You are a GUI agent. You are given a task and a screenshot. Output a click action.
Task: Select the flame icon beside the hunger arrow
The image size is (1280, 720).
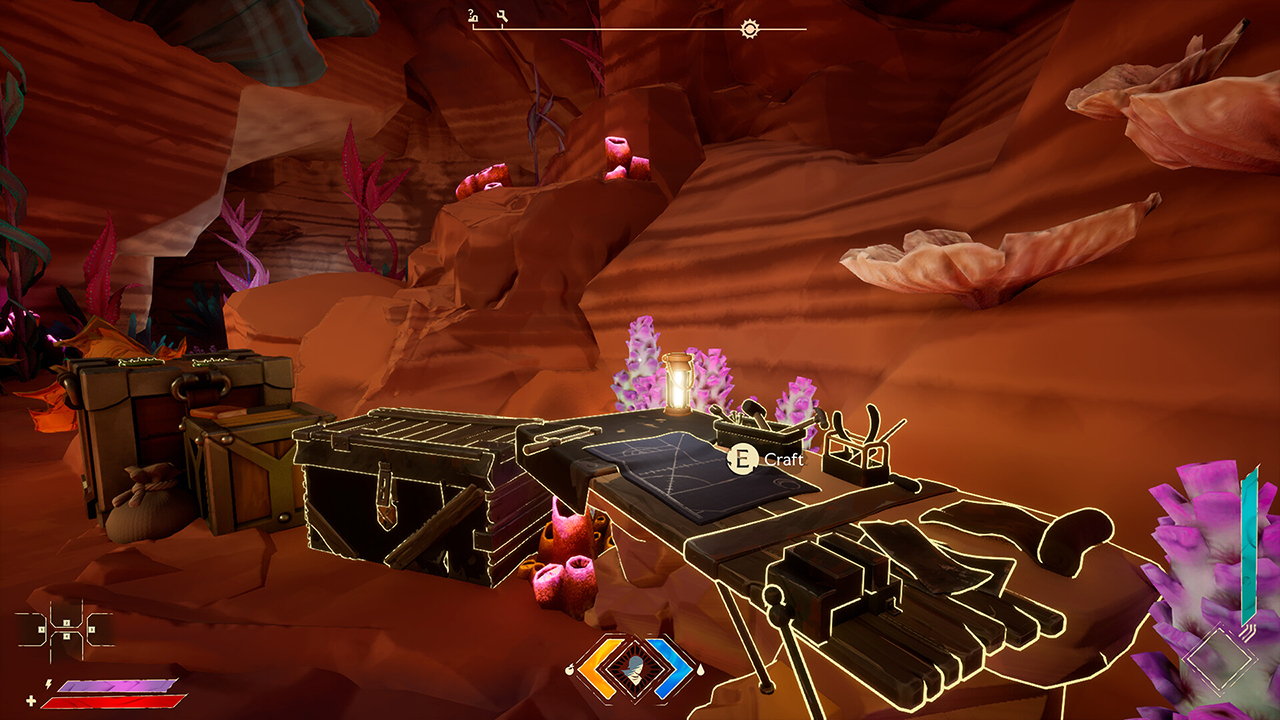pyautogui.click(x=569, y=669)
